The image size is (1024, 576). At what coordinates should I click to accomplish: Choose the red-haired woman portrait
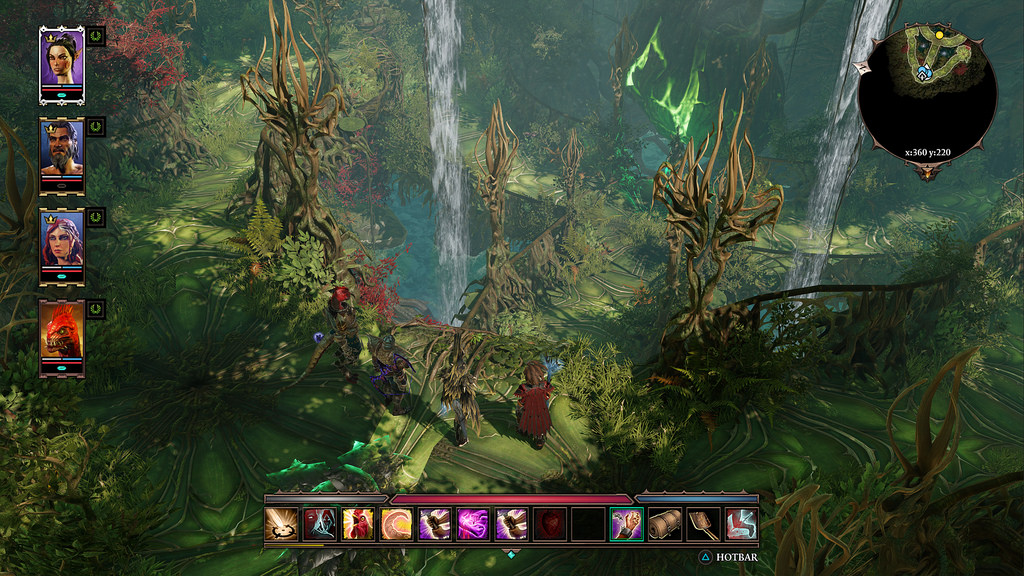click(61, 243)
